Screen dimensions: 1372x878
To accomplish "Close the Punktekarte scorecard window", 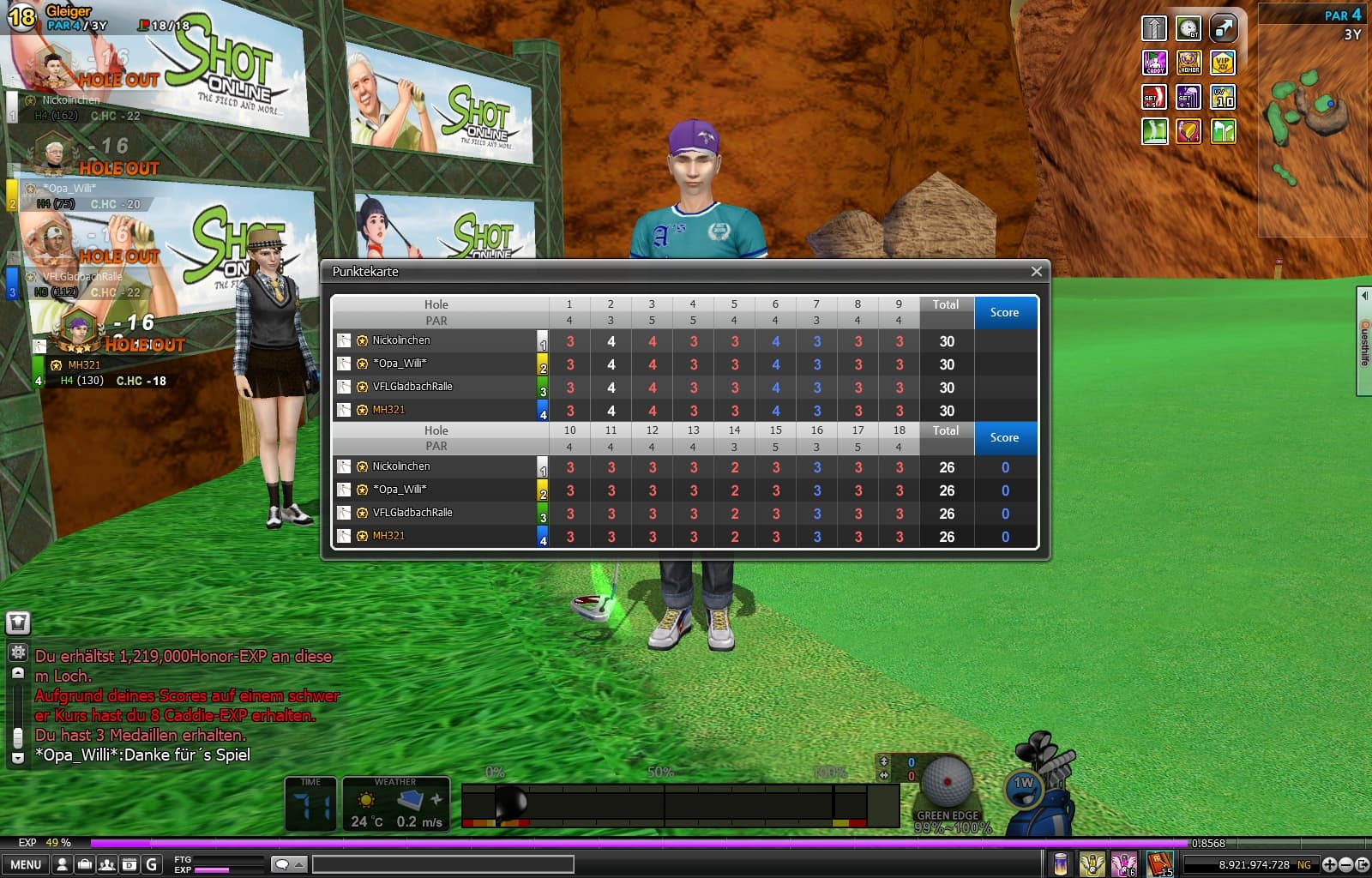I will coord(1036,272).
